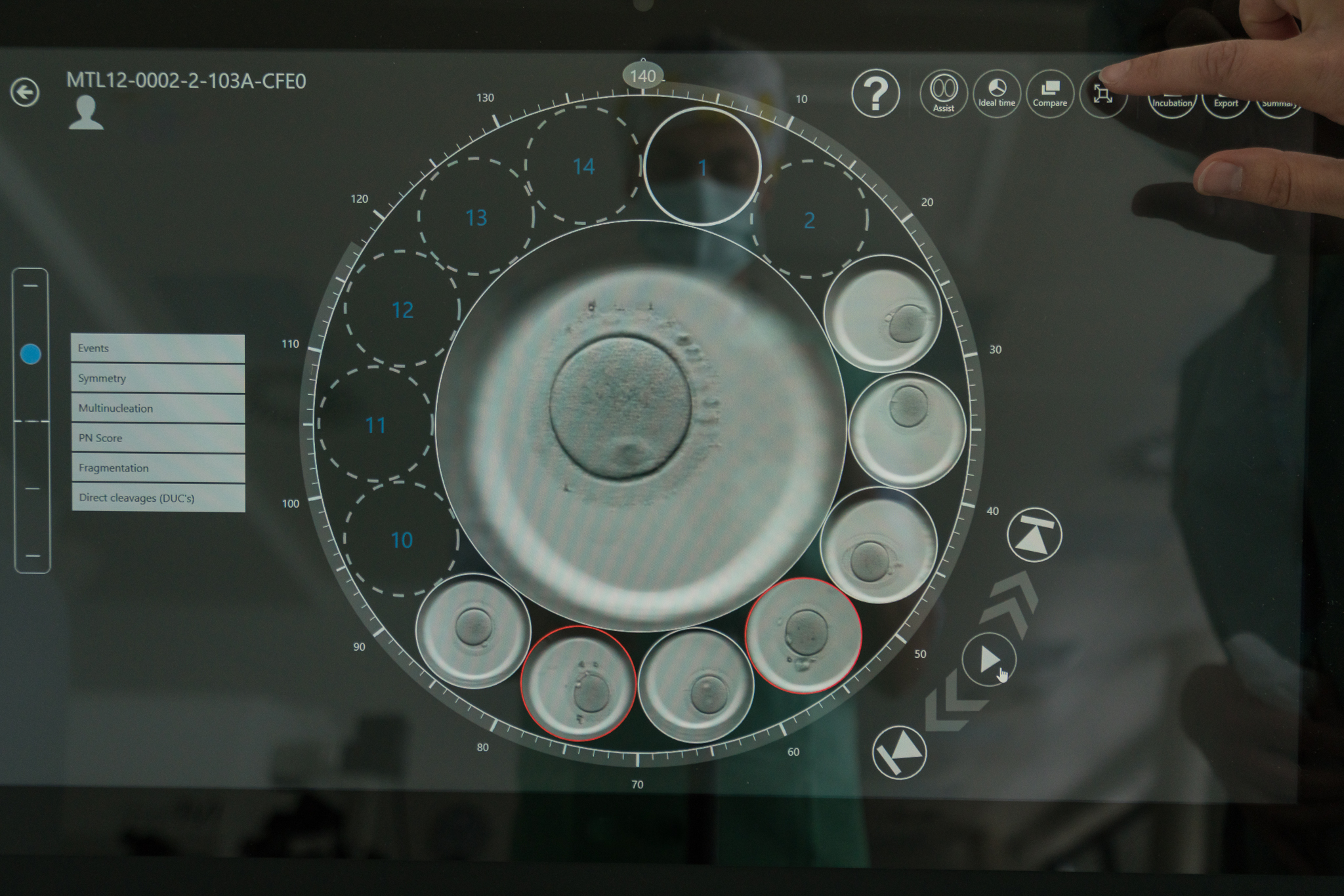Screen dimensions: 1344x896
Task: Select well number 1 circle
Action: (x=702, y=167)
